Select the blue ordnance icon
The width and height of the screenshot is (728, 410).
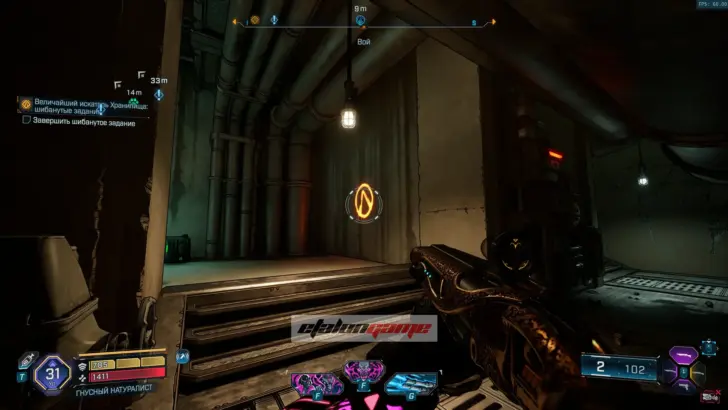[x=410, y=382]
